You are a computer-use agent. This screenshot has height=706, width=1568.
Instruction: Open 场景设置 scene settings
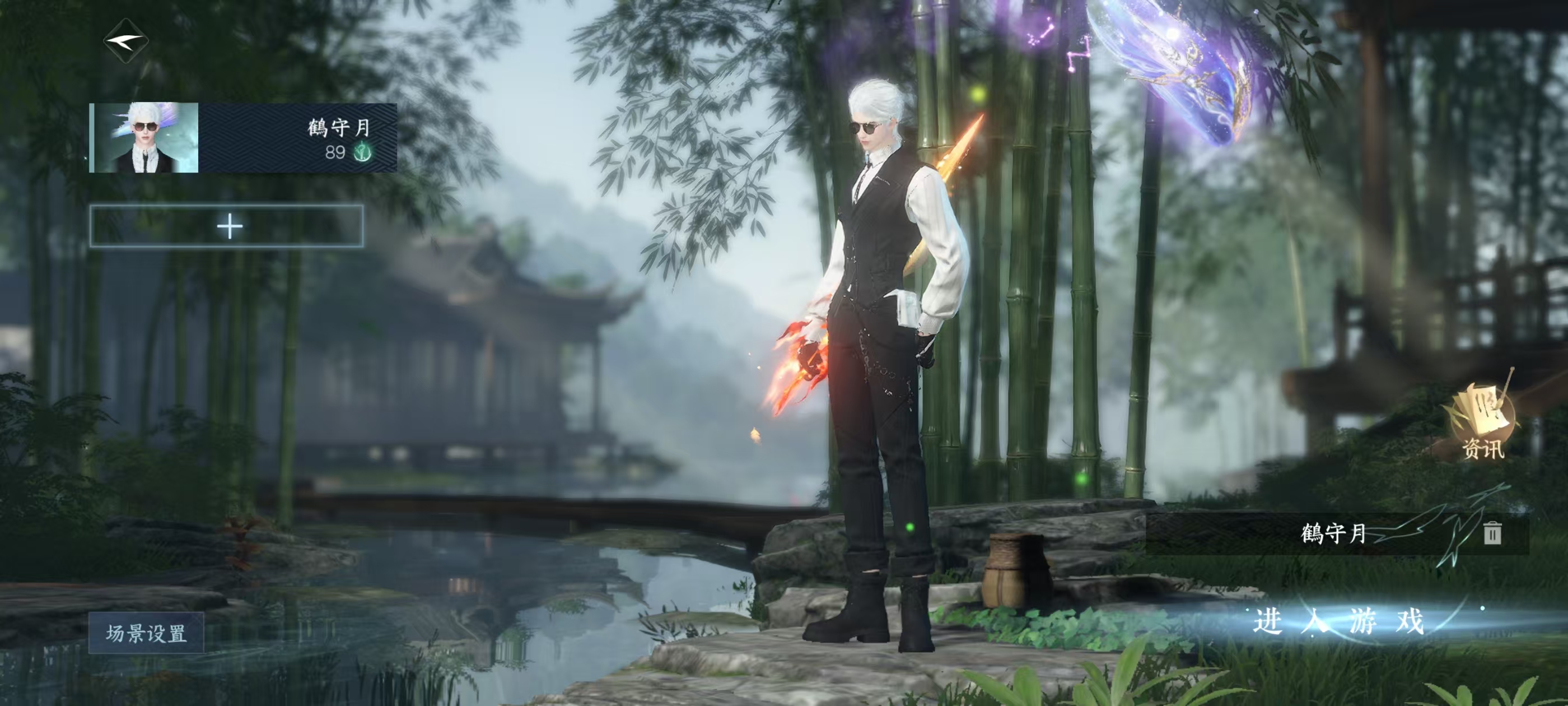click(x=146, y=633)
